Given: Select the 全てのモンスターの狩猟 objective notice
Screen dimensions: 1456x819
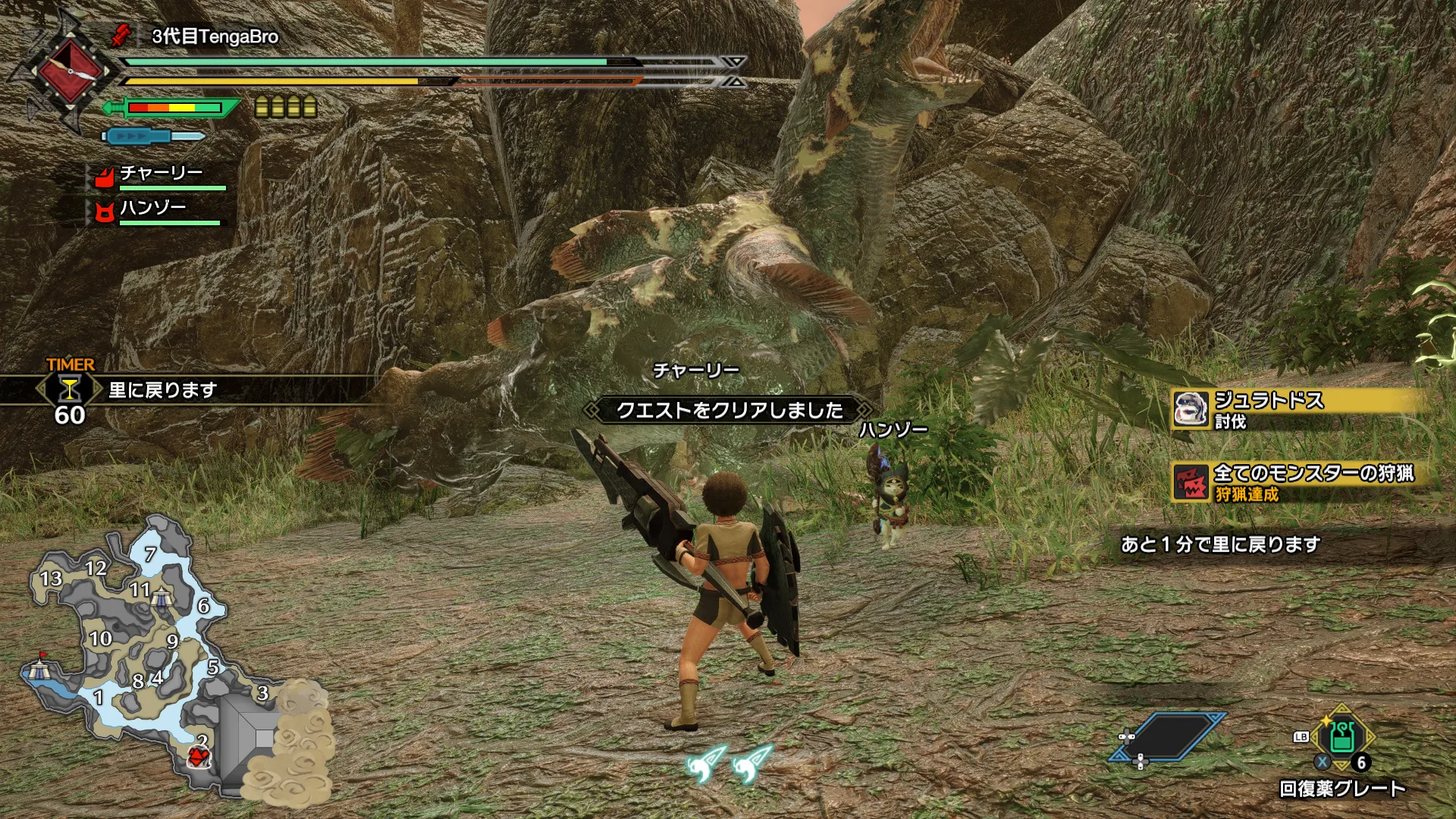Looking at the screenshot, I should [1297, 483].
